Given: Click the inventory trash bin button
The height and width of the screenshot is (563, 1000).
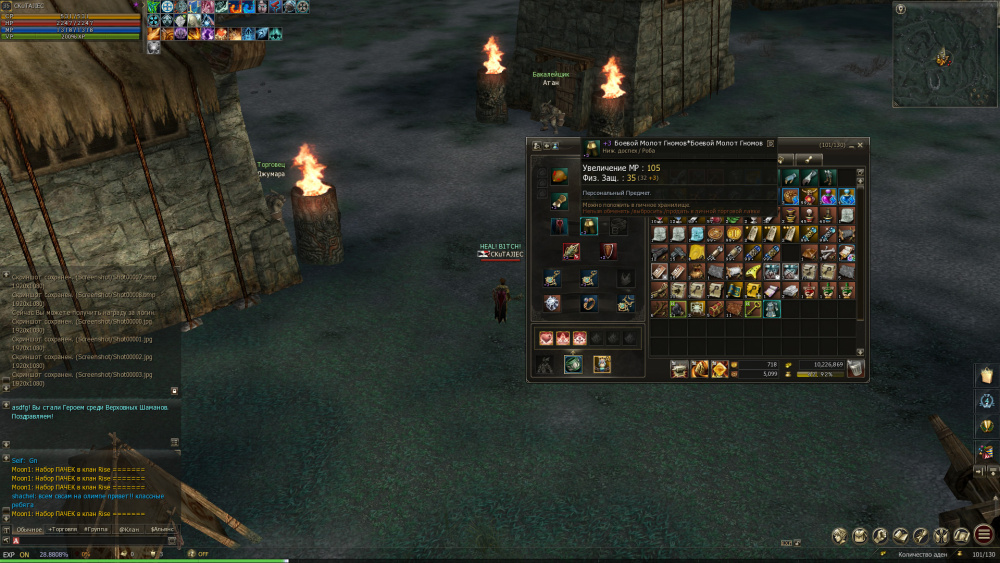Looking at the screenshot, I should pos(855,369).
